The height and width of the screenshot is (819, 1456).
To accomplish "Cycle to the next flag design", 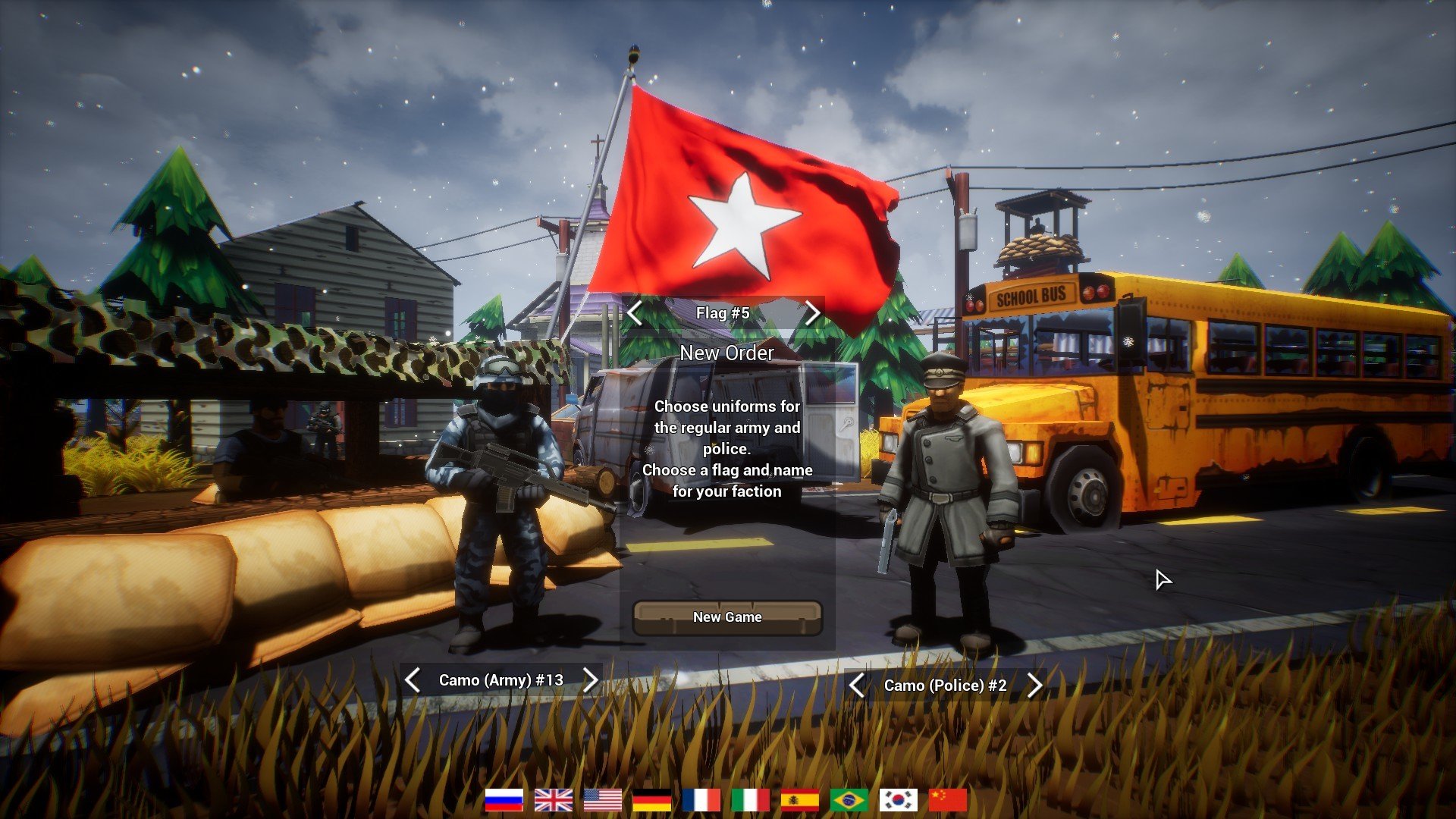I will (x=812, y=312).
